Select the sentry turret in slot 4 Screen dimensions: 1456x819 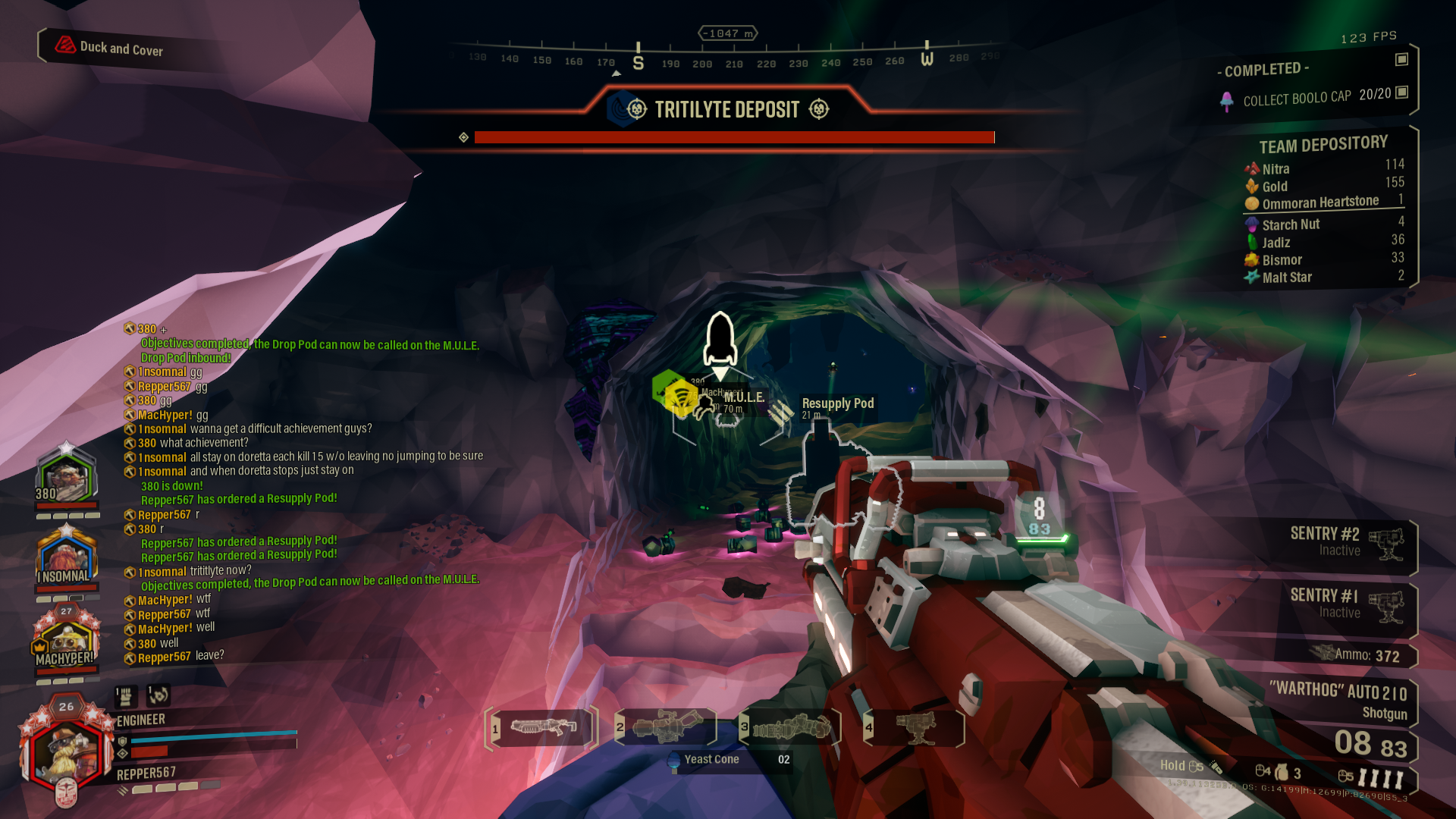pos(915,728)
